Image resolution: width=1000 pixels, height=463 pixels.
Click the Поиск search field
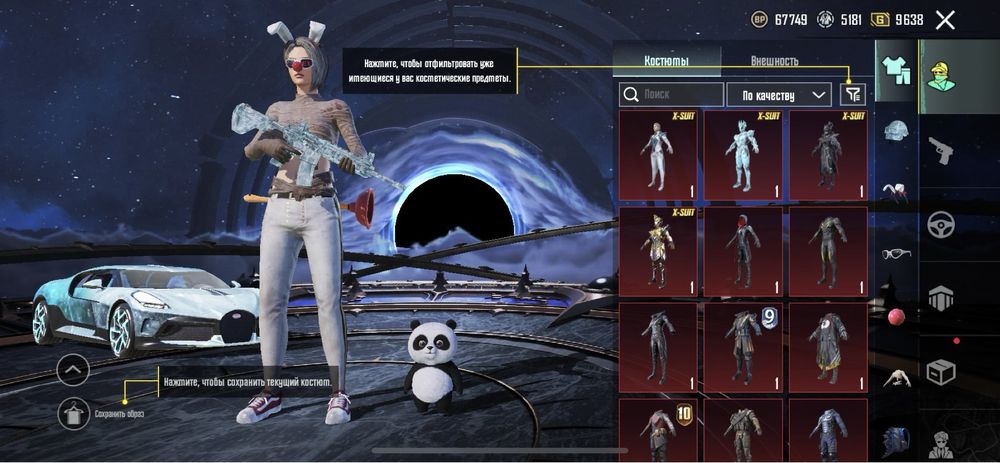pos(671,95)
